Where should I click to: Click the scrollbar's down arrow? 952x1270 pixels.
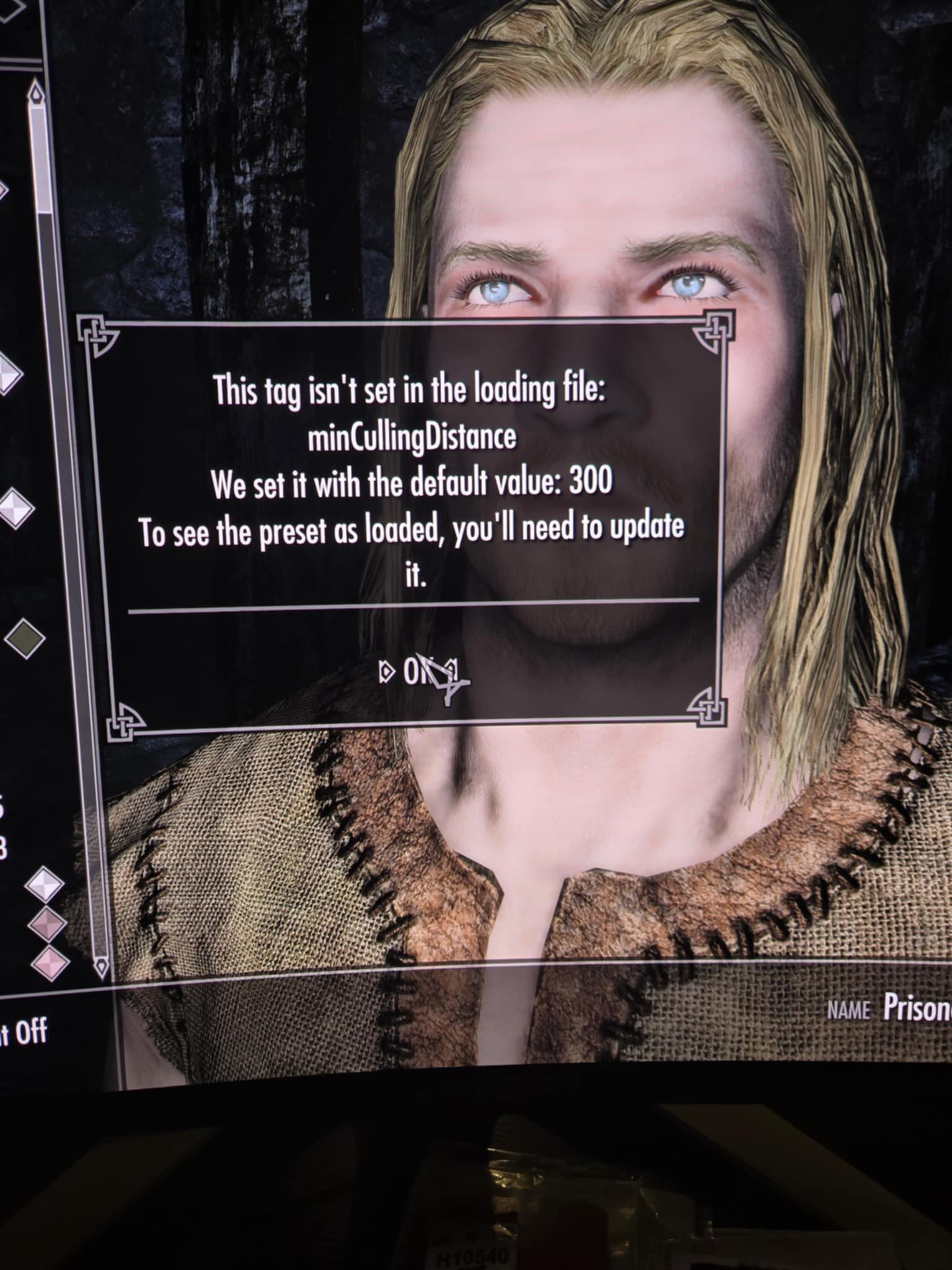(x=100, y=966)
